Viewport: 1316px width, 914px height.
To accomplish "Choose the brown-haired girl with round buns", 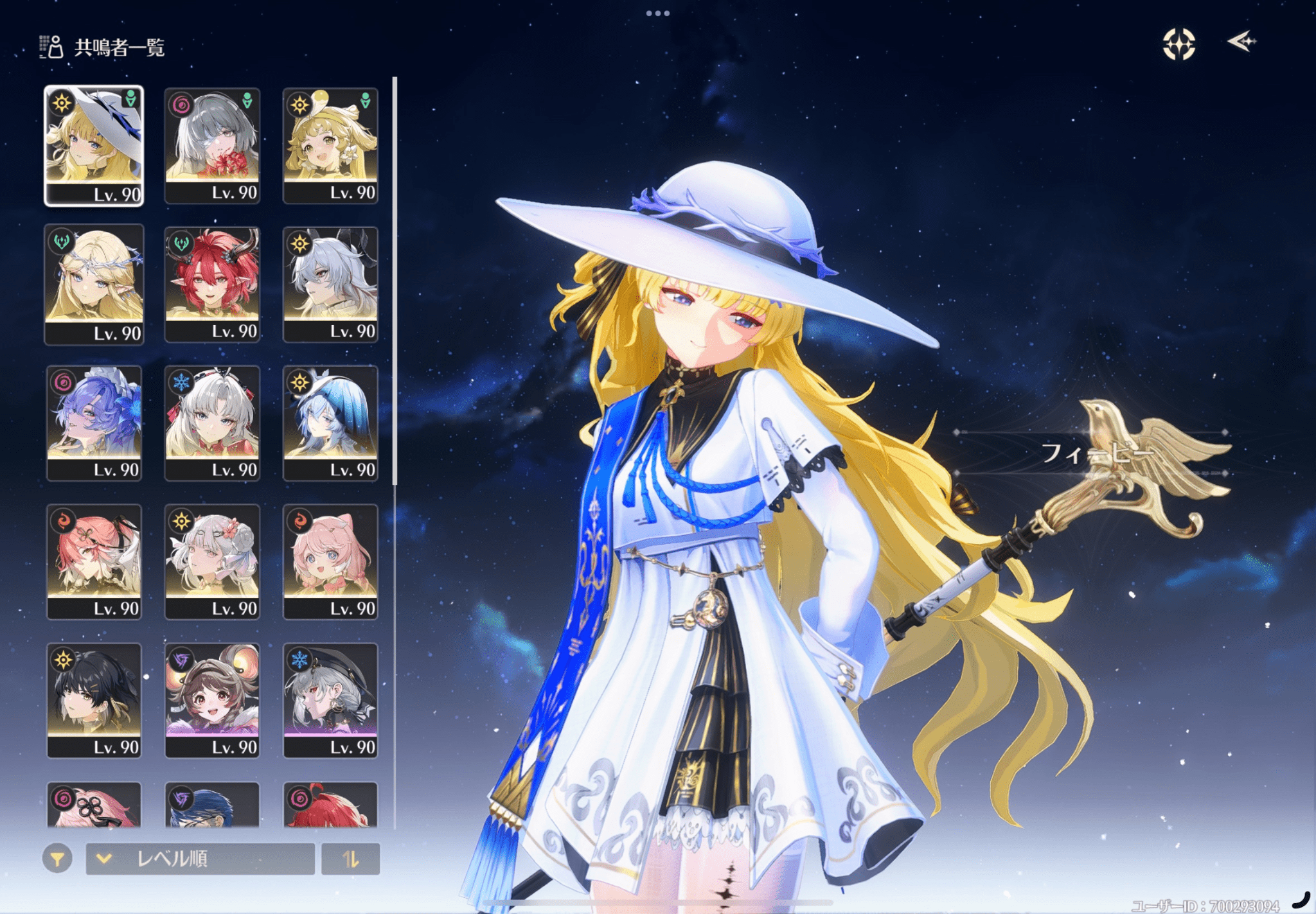I will click(212, 700).
